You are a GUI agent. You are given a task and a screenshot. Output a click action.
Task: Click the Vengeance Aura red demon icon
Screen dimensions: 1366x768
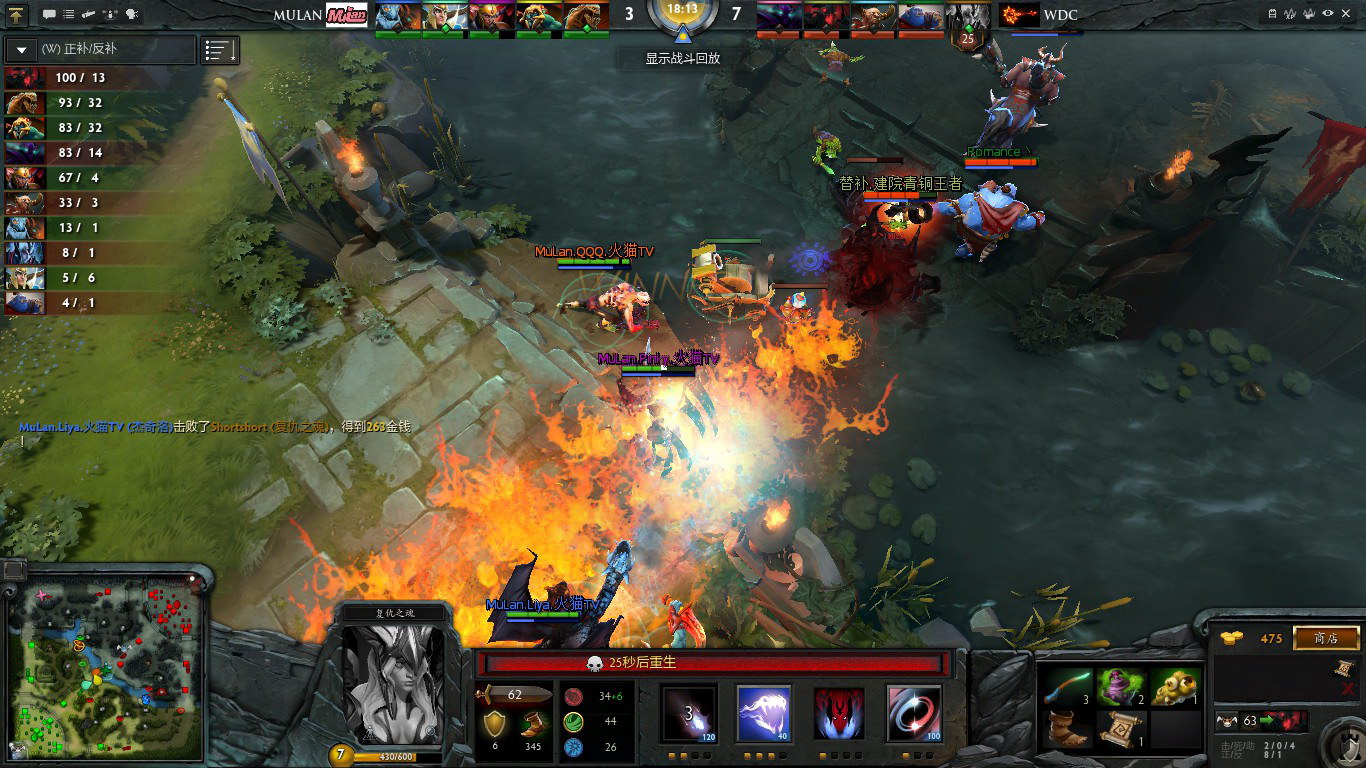point(839,713)
